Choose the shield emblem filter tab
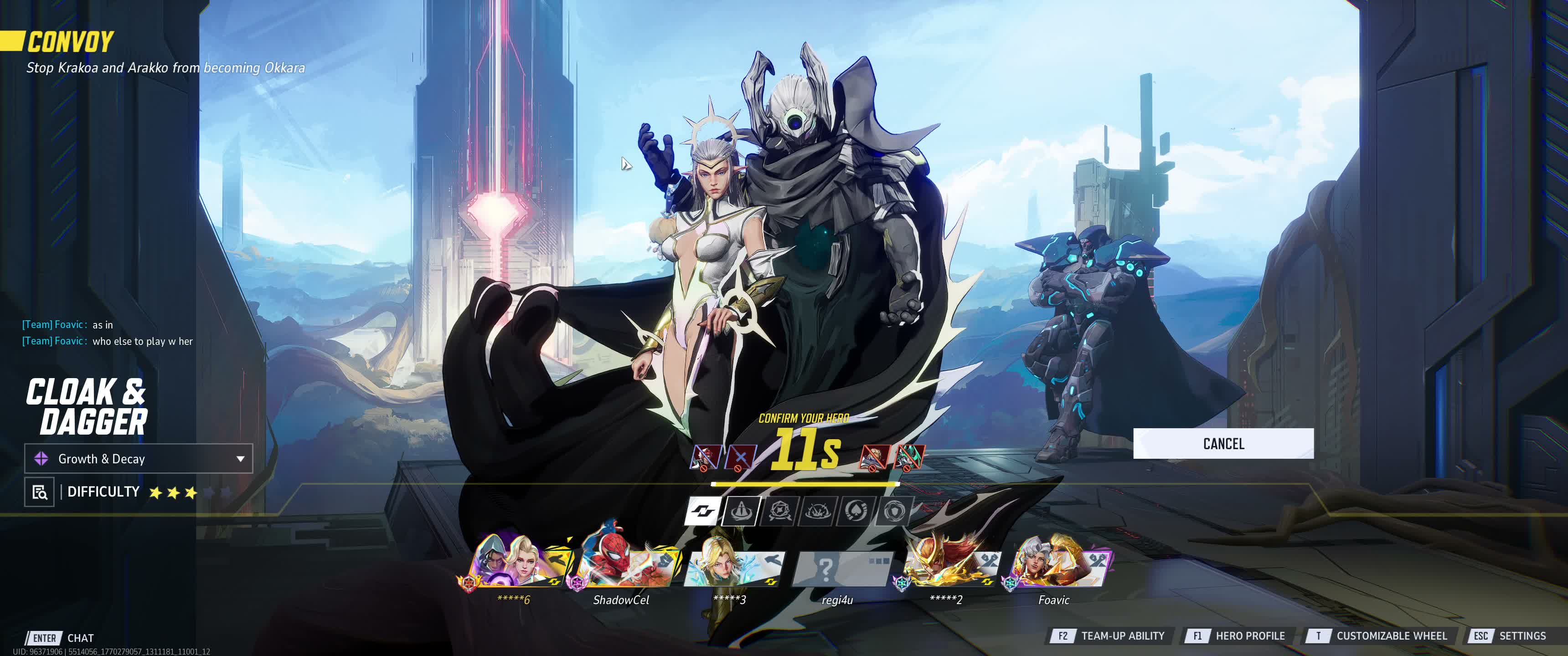The width and height of the screenshot is (1568, 656). coord(895,511)
